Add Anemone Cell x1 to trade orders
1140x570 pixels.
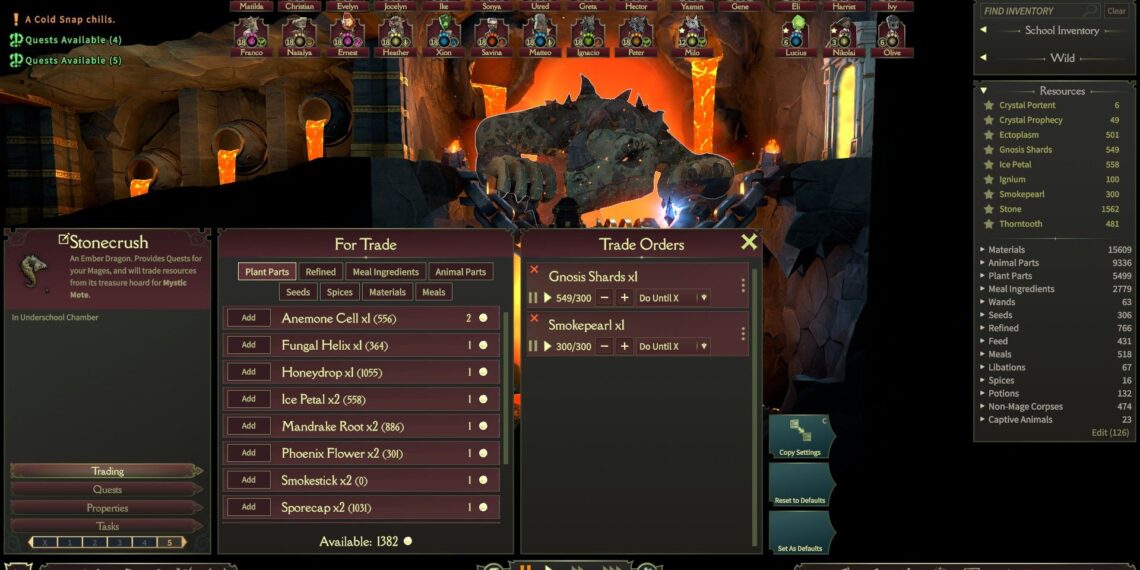pos(249,318)
